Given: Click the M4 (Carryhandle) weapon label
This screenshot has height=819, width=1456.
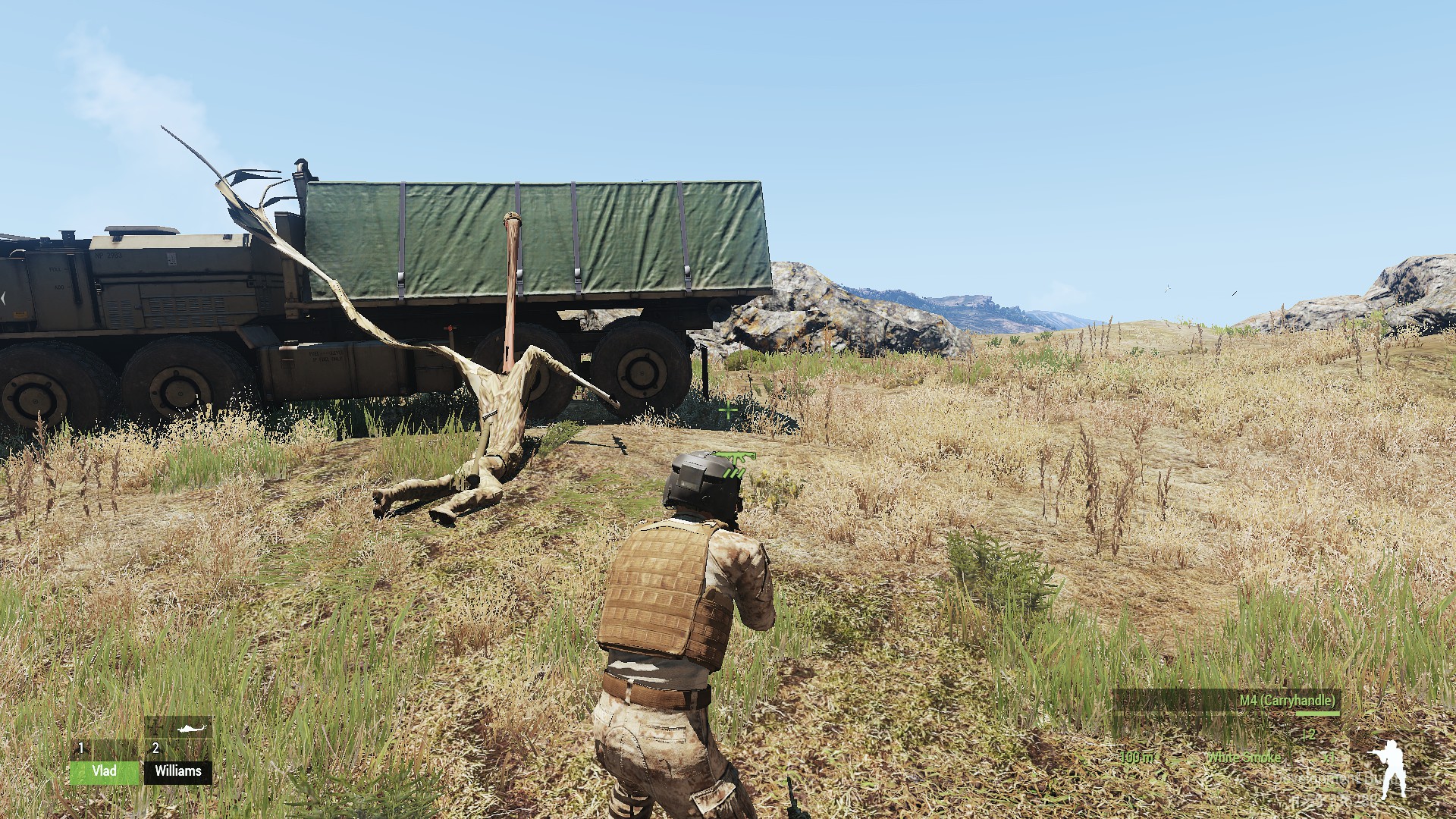Looking at the screenshot, I should [x=1287, y=700].
